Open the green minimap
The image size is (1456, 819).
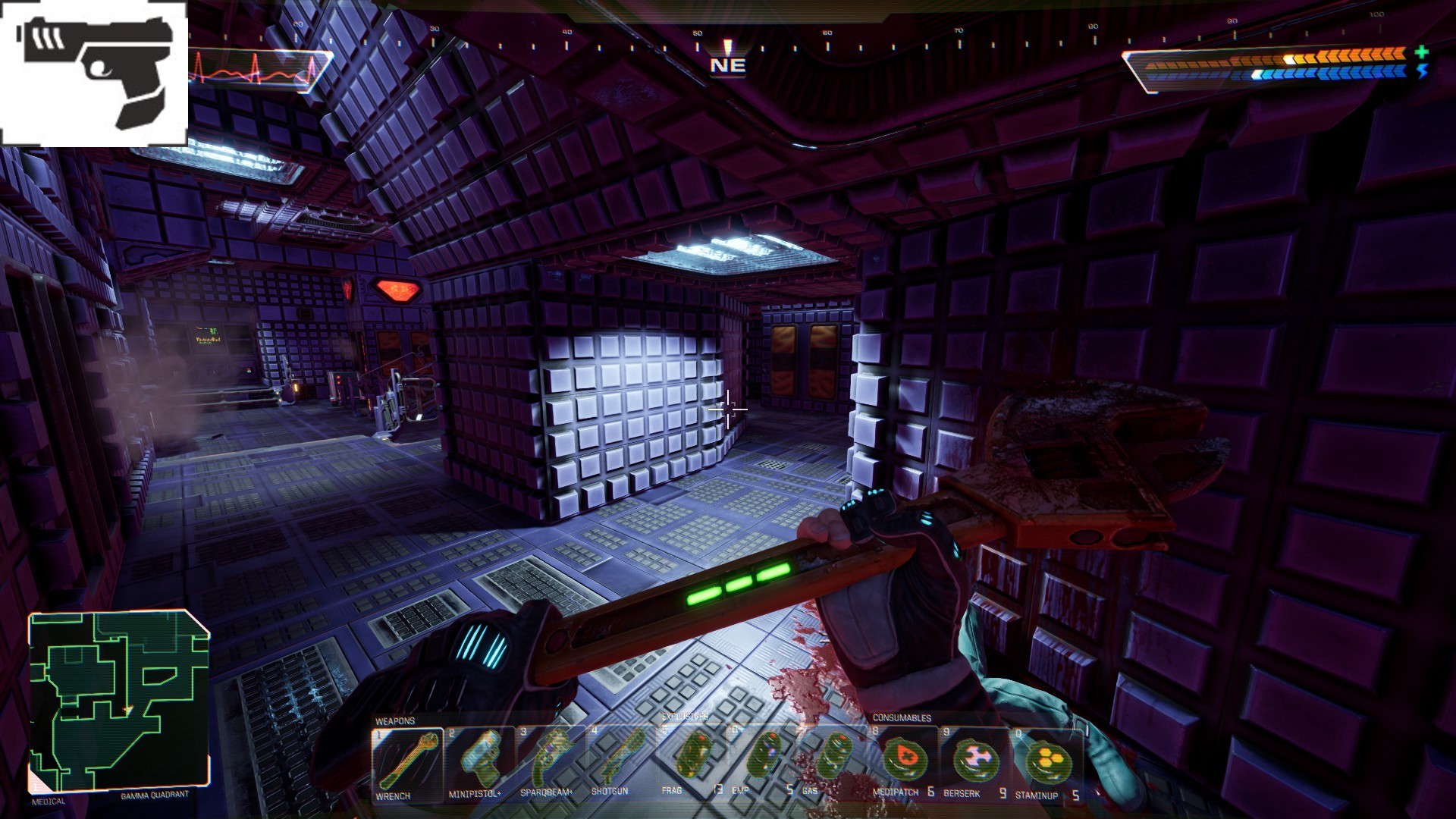pyautogui.click(x=119, y=701)
